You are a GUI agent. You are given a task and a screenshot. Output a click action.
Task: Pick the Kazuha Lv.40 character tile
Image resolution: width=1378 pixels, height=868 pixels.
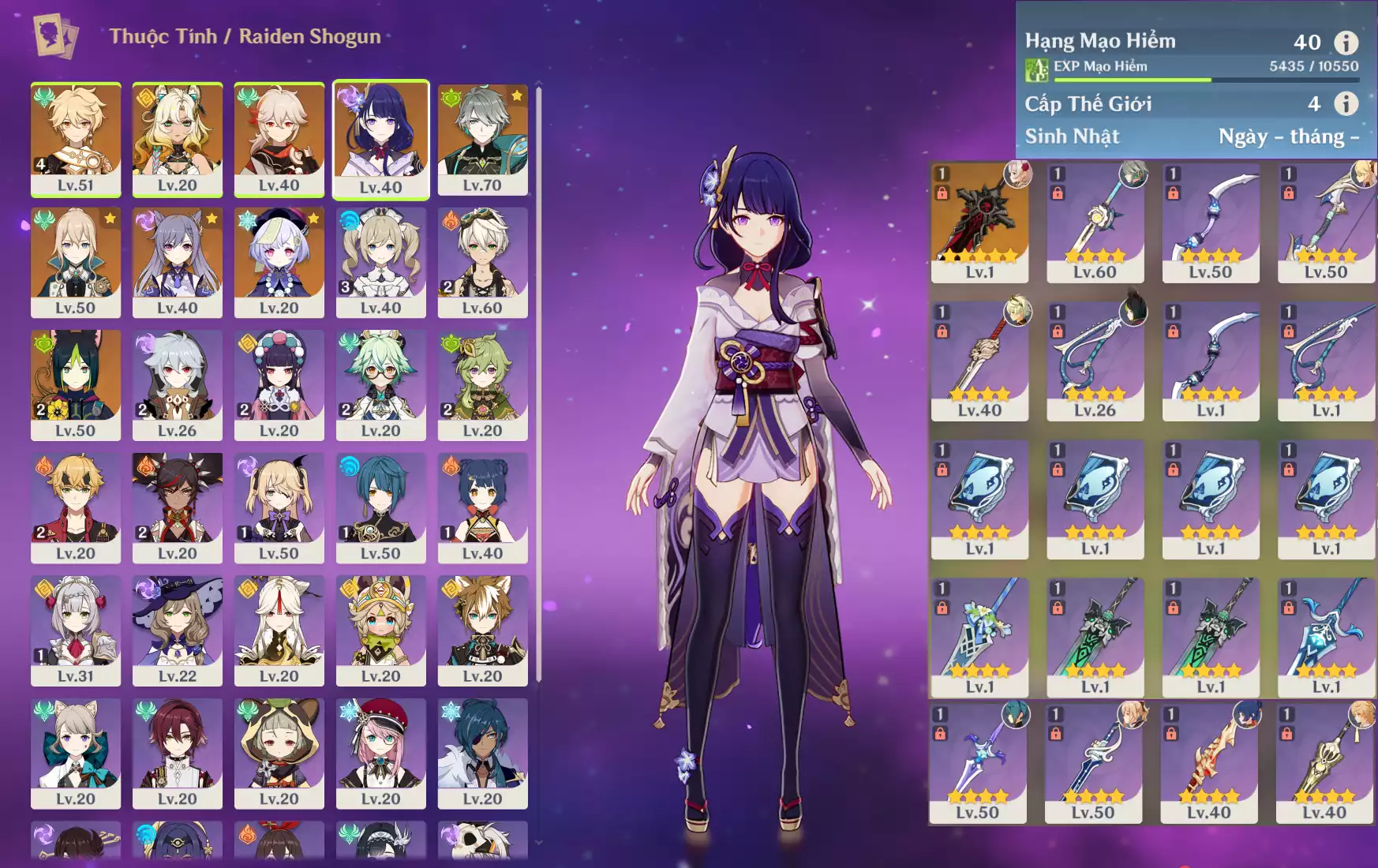[x=279, y=138]
